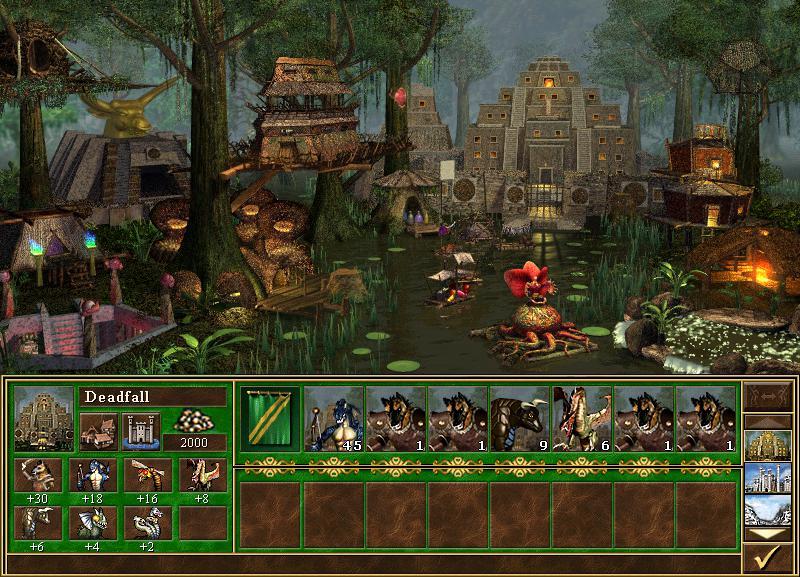Screen dimensions: 800x577
Task: Select the wyvern stack of 6
Action: pyautogui.click(x=582, y=419)
